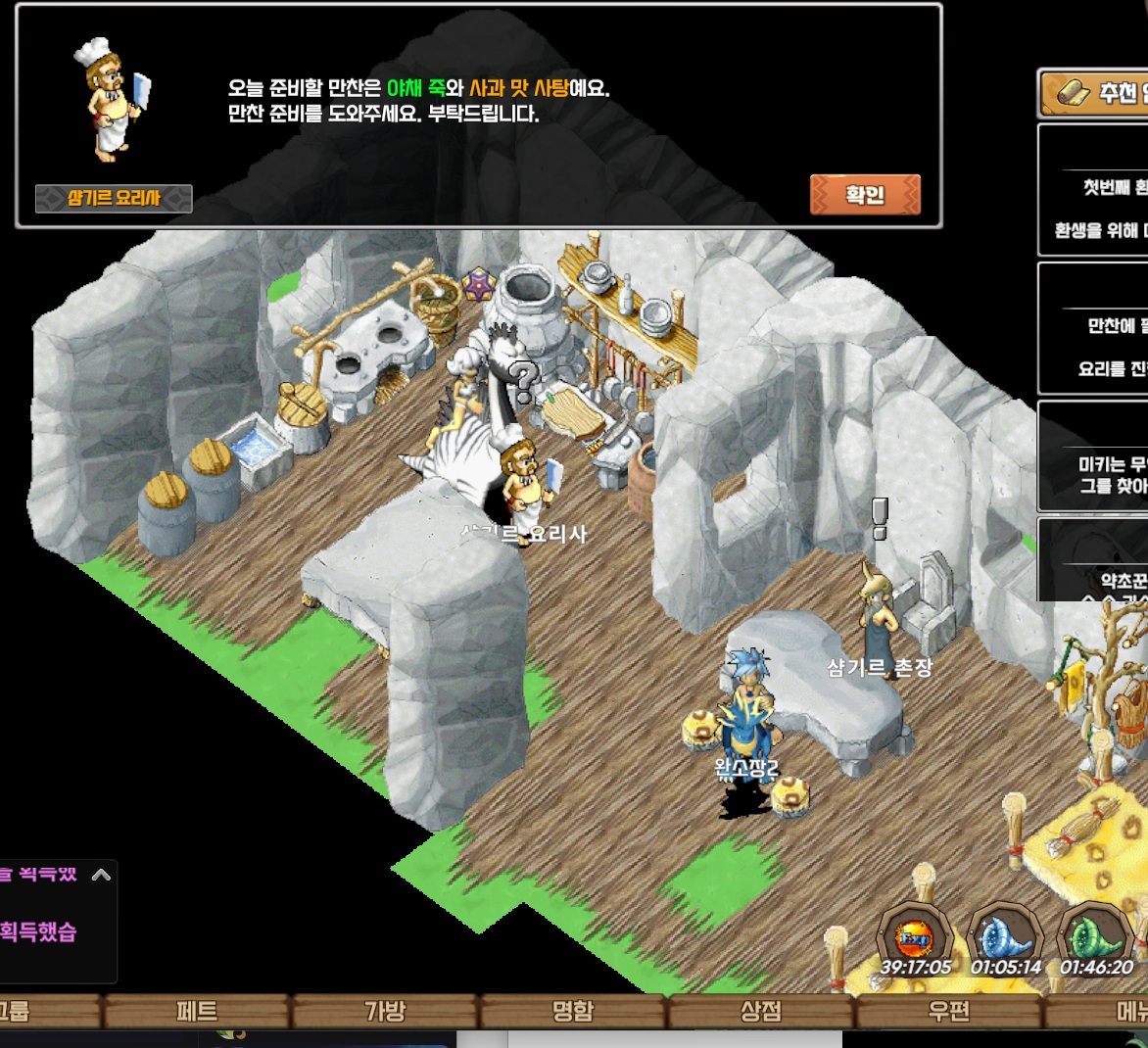1148x1048 pixels.
Task: Open the 명함 (Name card) menu
Action: (x=573, y=1011)
